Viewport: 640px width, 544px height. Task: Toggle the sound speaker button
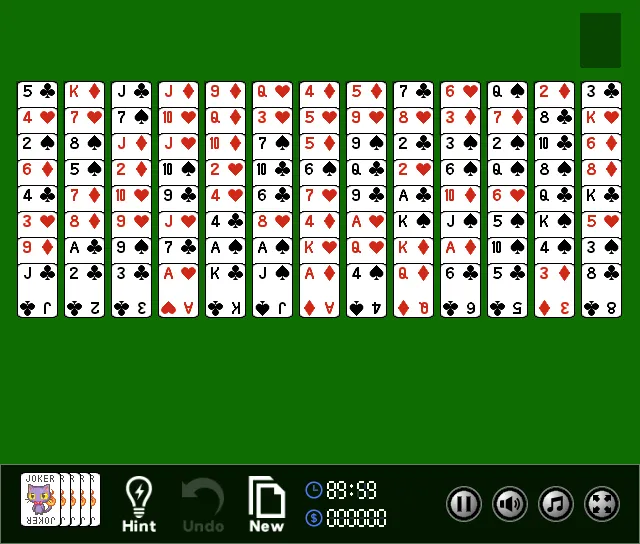(x=510, y=503)
